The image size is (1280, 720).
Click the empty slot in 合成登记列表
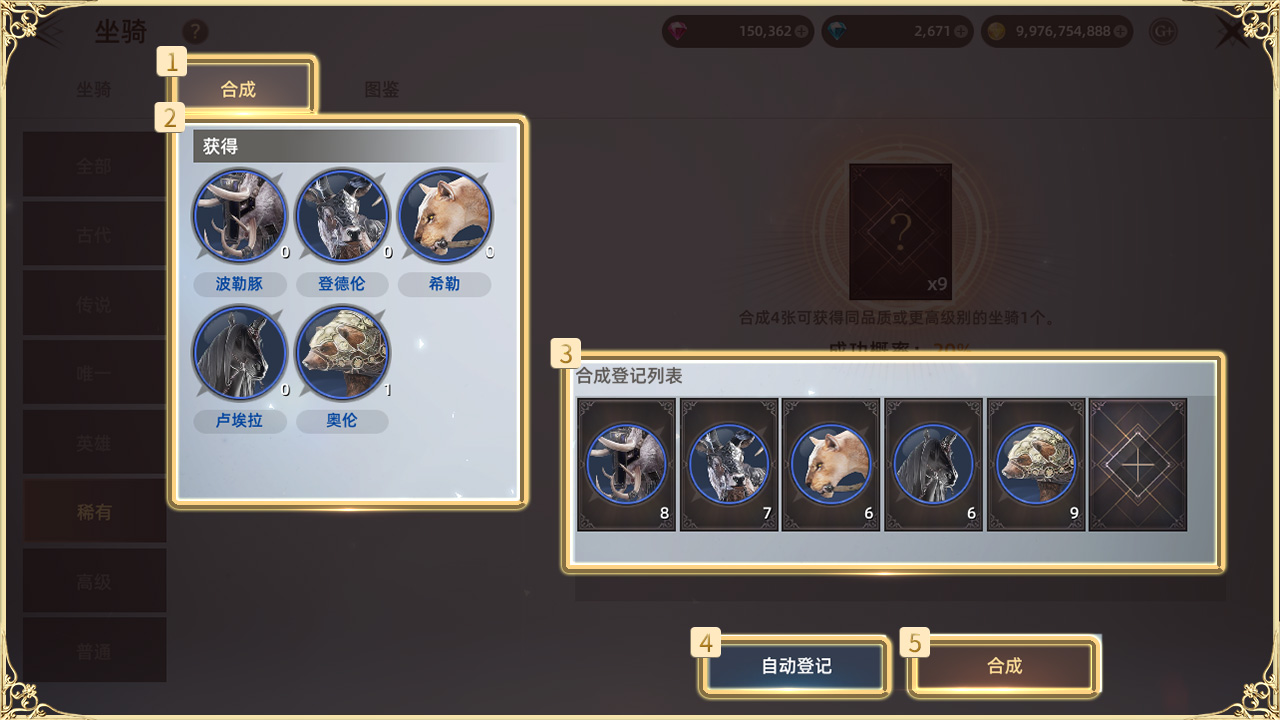(x=1138, y=464)
